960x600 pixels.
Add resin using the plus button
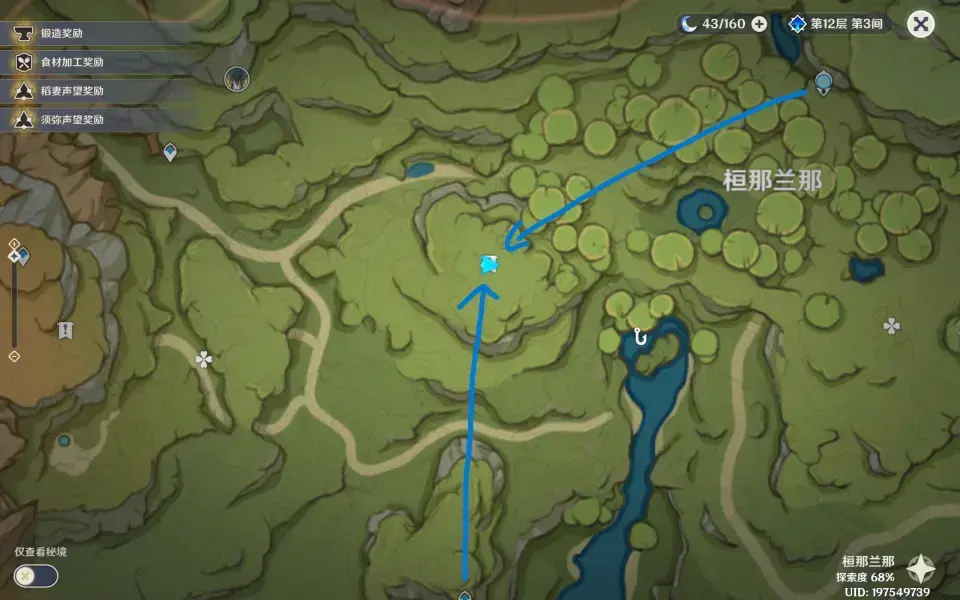tap(759, 24)
